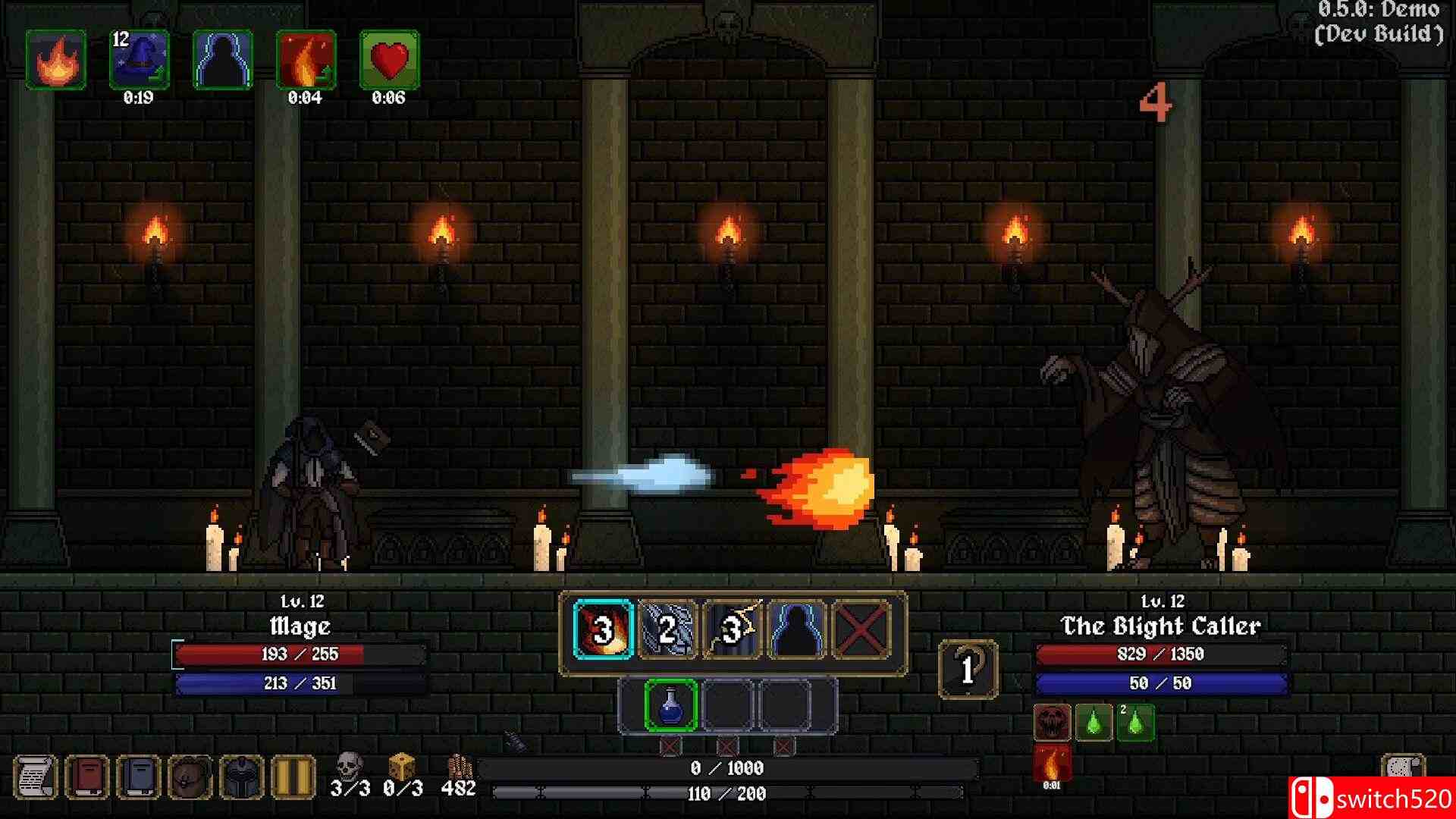
Task: Open the helmet equipment screen
Action: [242, 777]
